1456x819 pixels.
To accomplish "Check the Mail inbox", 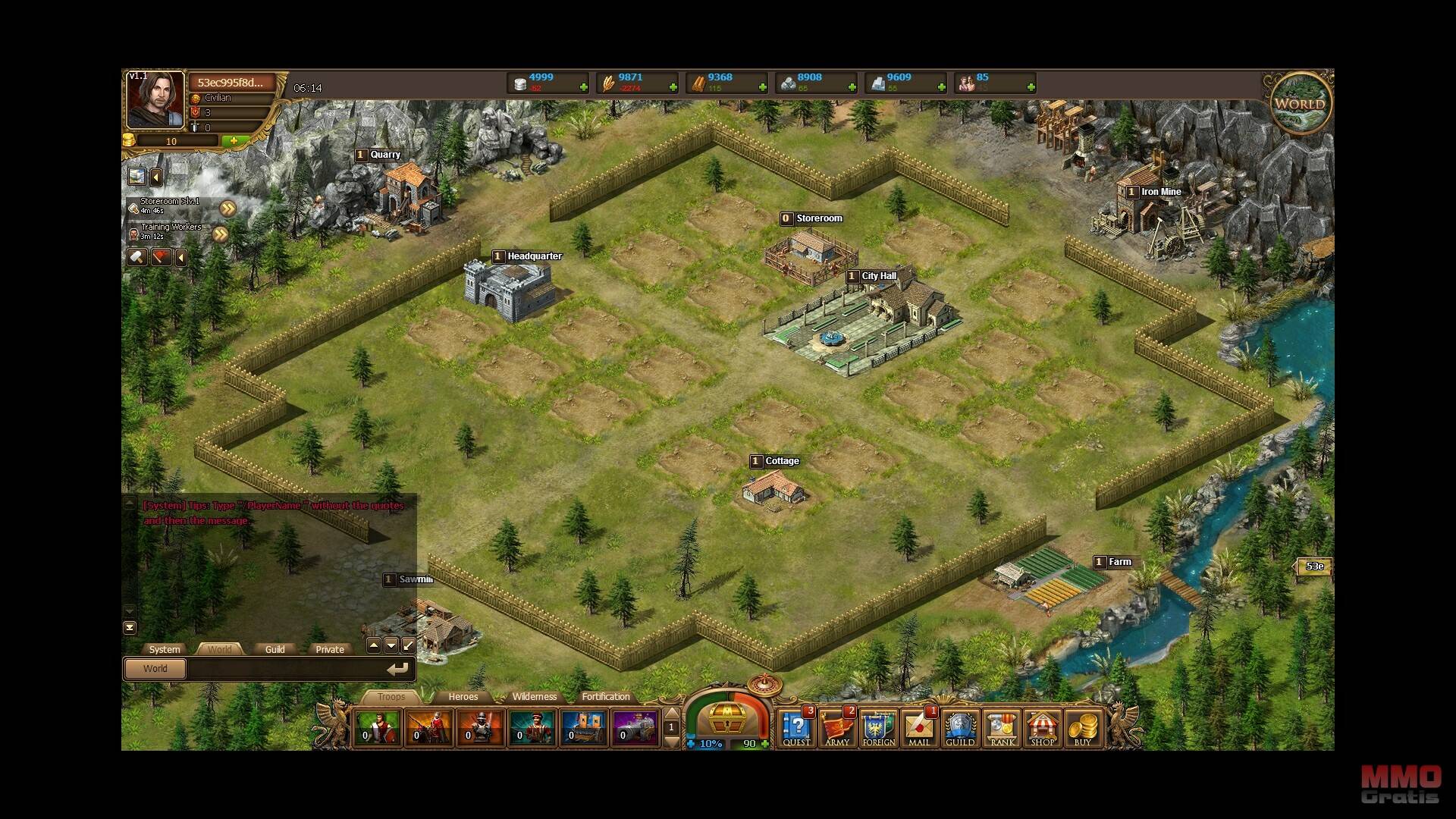I will [919, 729].
